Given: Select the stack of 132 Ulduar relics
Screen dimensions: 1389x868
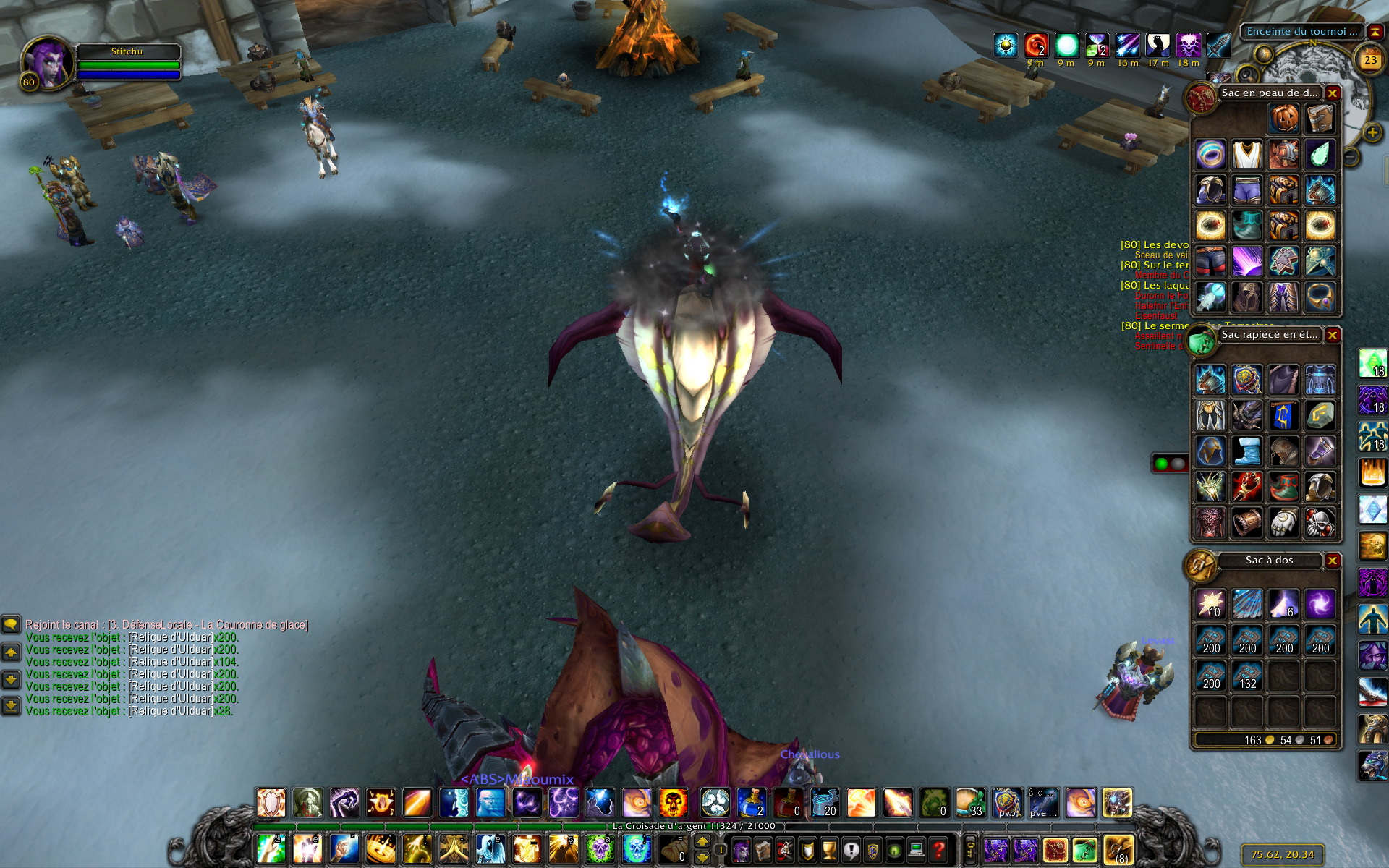Looking at the screenshot, I should (x=1247, y=676).
